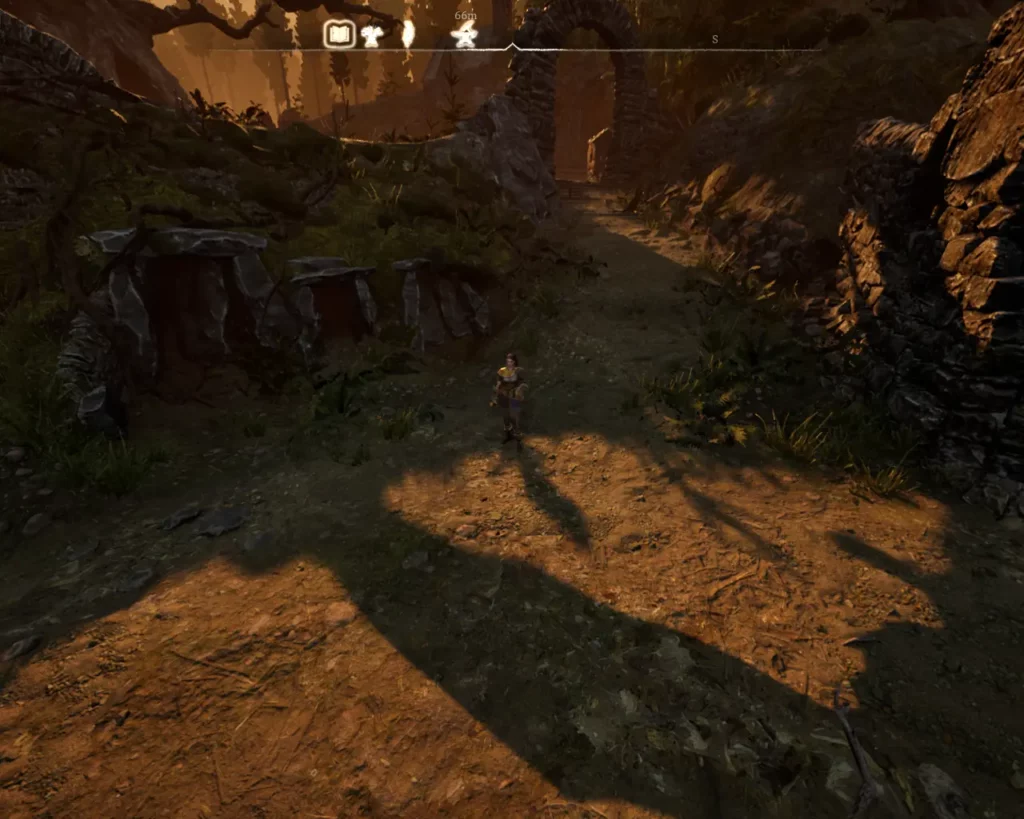Select the feather marker on the compass
The width and height of the screenshot is (1024, 819).
point(408,35)
